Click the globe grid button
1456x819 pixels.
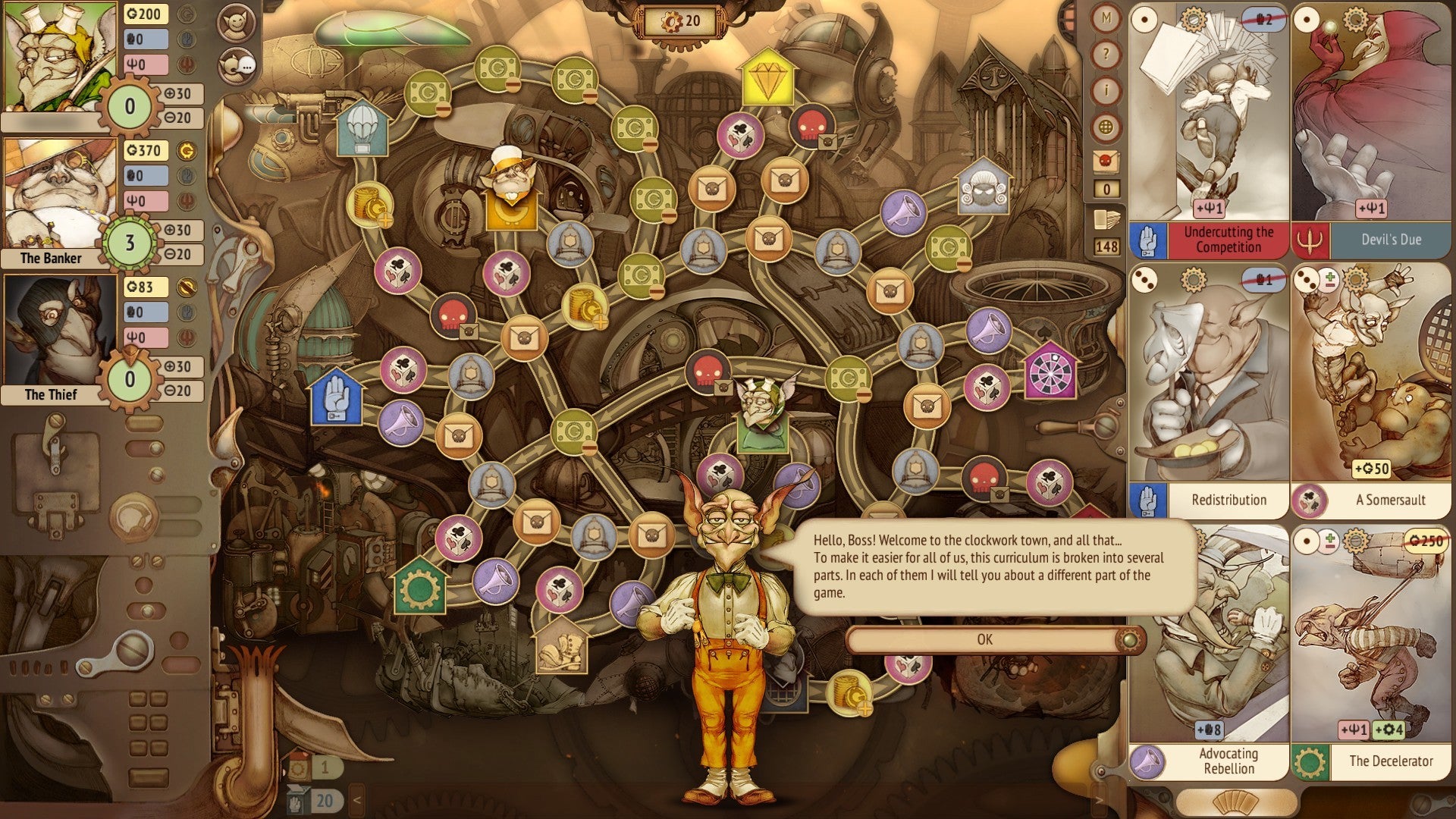1106,127
